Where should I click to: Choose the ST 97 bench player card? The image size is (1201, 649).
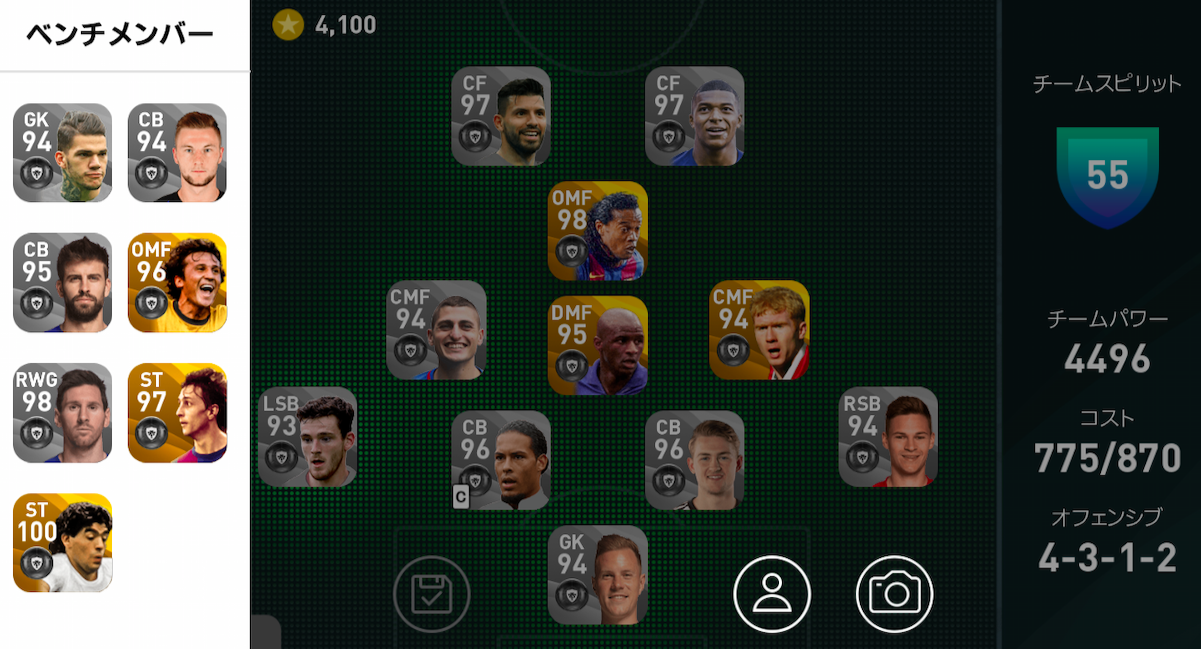(x=177, y=412)
